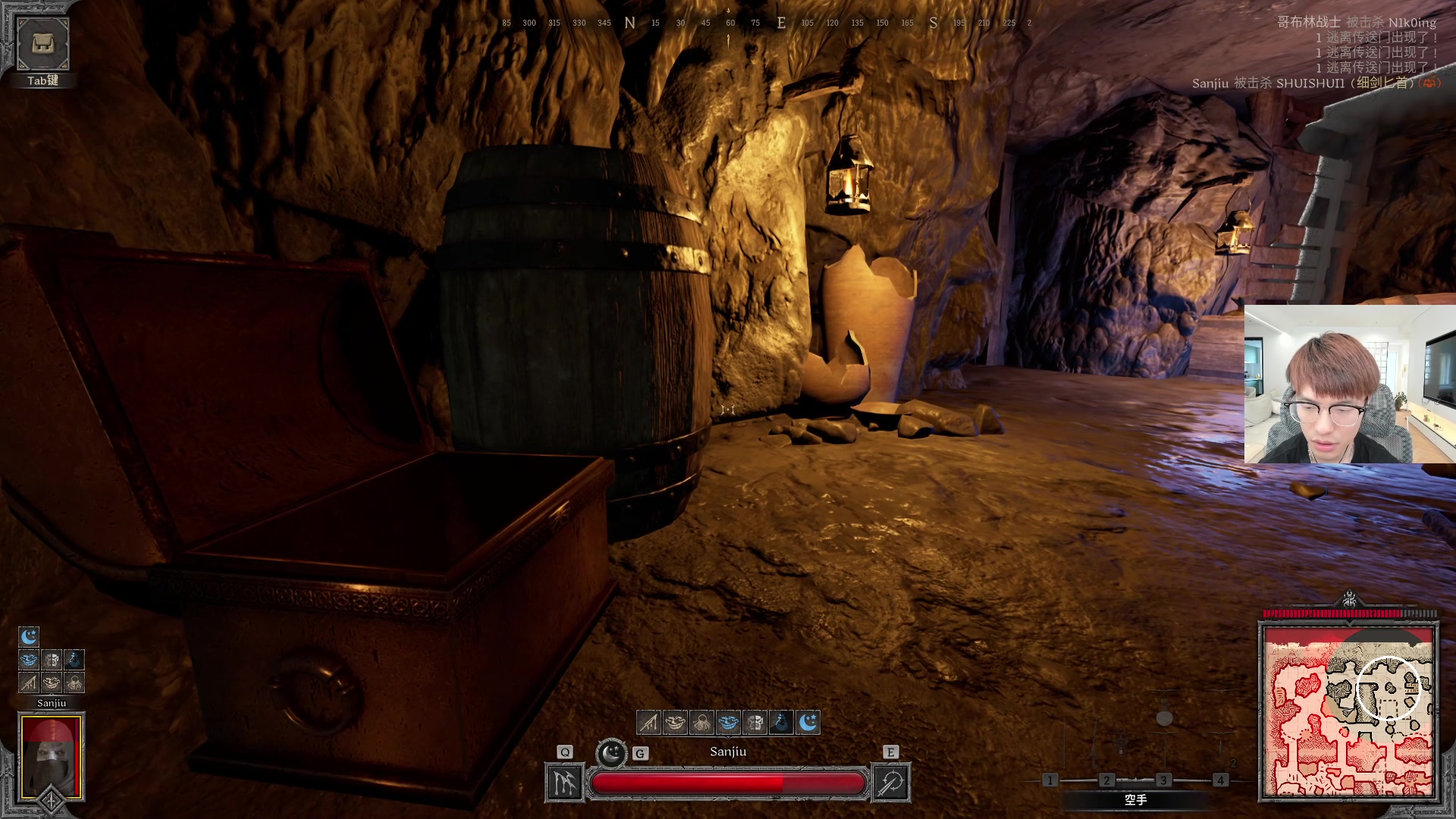Screen dimensions: 1456x819
Task: Open the inventory bag icon
Action: point(42,44)
